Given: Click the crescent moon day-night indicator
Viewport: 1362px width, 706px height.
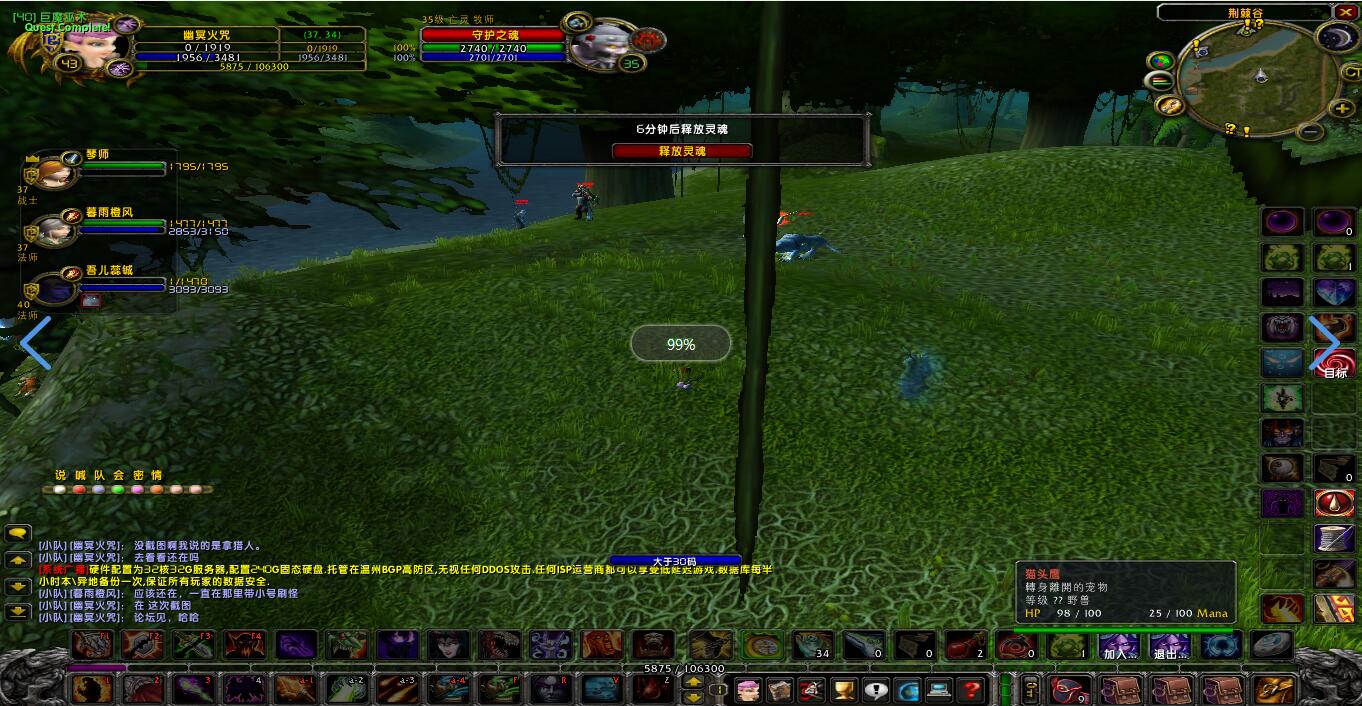Looking at the screenshot, I should (1335, 38).
